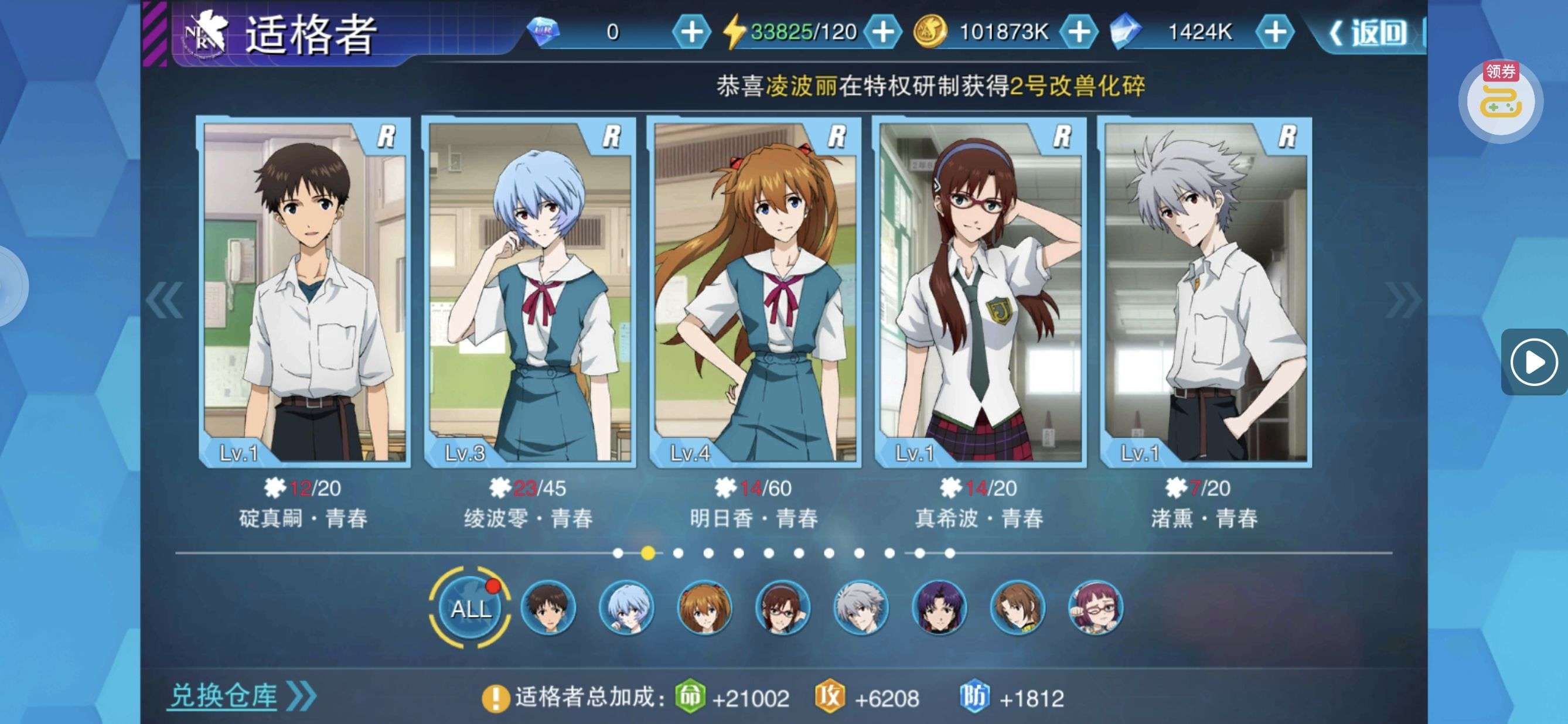Refill stamina next to the lightning bolt
The width and height of the screenshot is (1568, 724).
pyautogui.click(x=882, y=32)
